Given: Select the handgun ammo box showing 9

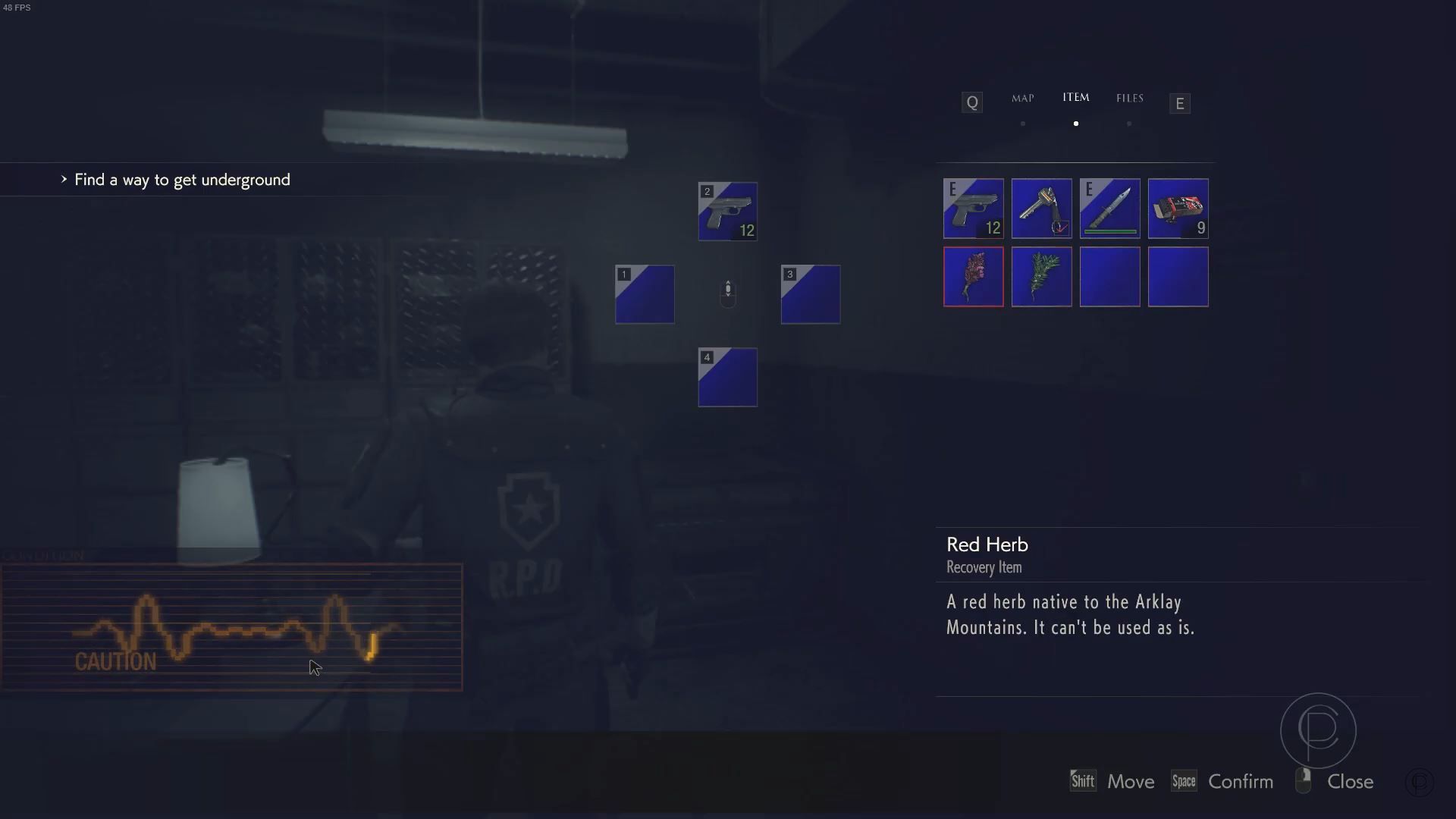Looking at the screenshot, I should coord(1178,209).
